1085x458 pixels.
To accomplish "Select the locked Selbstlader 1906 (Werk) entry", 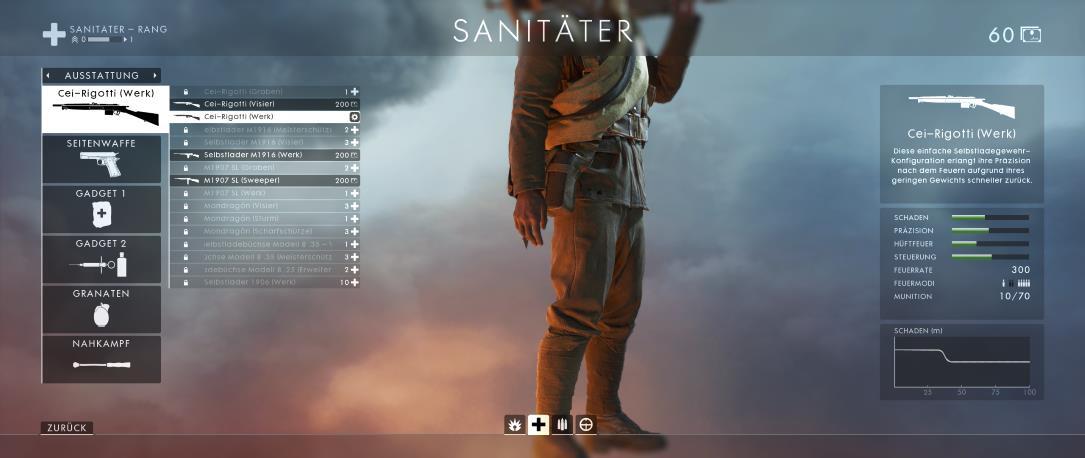I will pyautogui.click(x=265, y=282).
